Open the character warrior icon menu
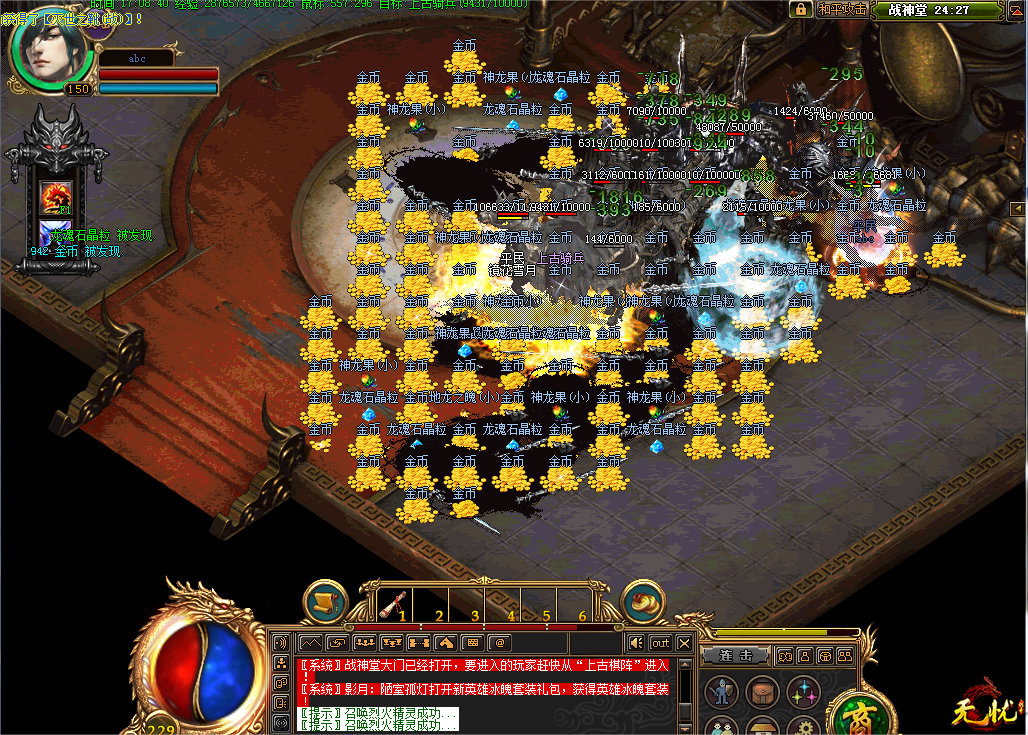Screen dimensions: 1028x735 point(722,692)
